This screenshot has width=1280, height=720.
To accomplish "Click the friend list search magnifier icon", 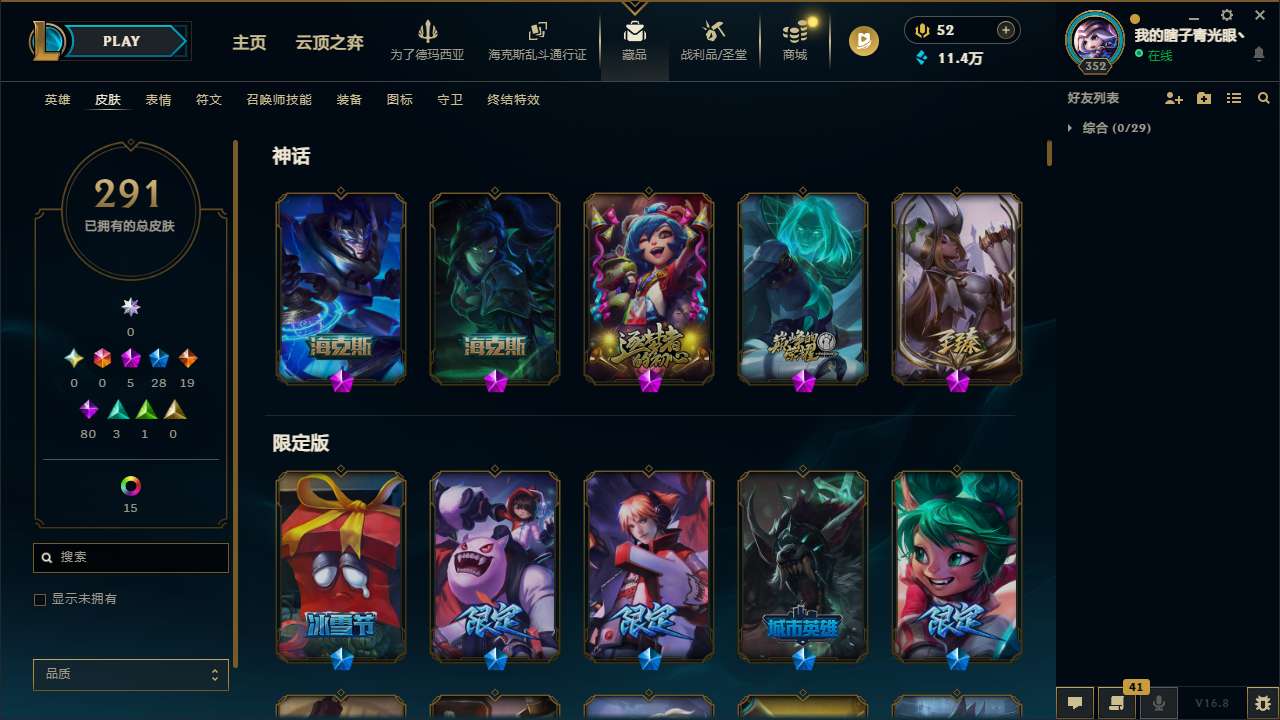I will point(1263,98).
